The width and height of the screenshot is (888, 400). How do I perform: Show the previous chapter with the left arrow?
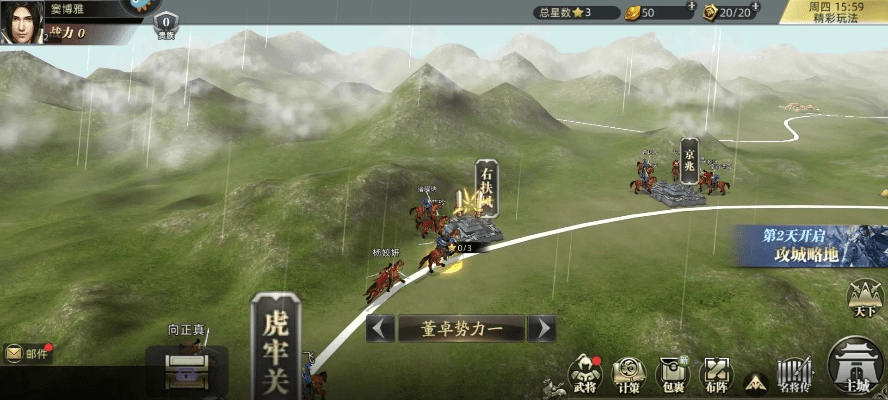coord(379,328)
